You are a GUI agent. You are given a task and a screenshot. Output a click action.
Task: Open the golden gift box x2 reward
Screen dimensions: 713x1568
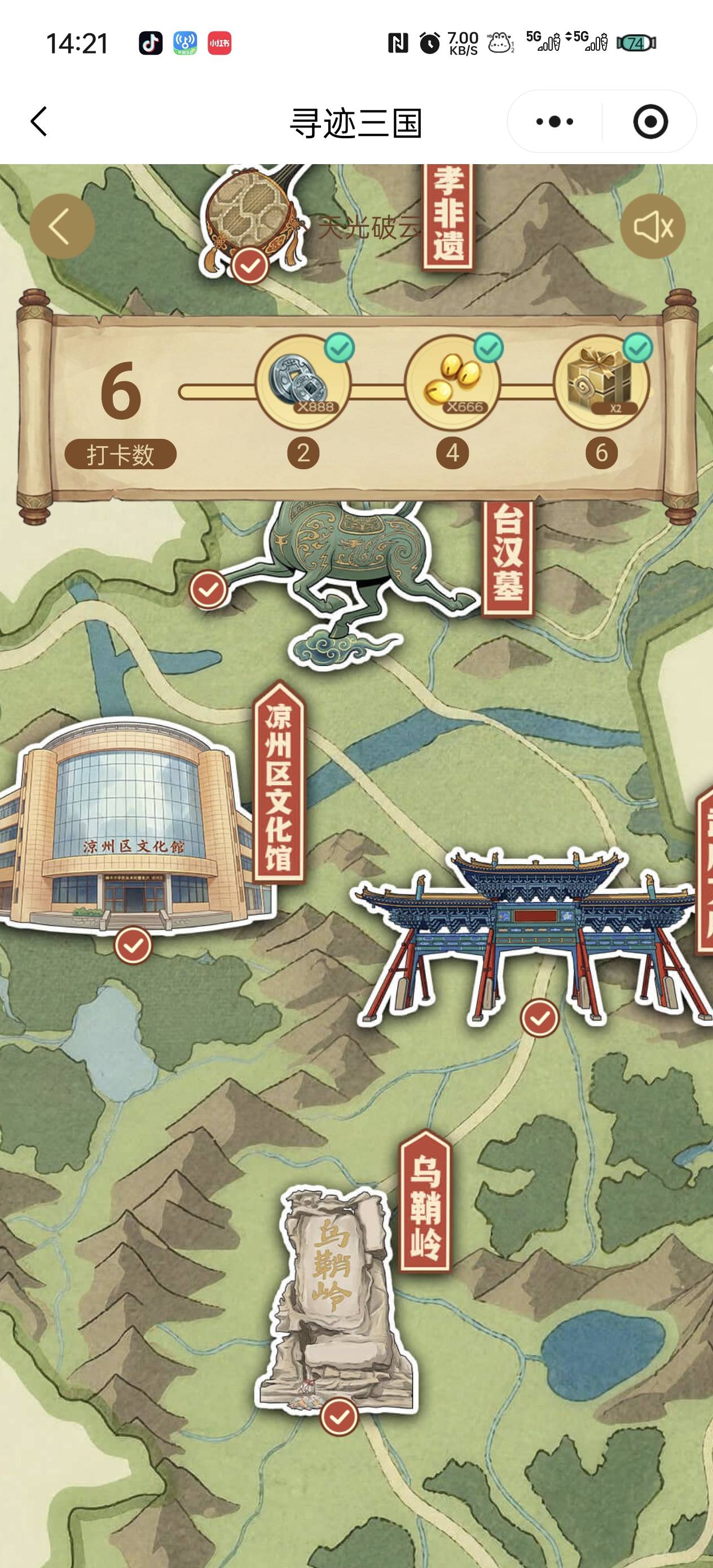coord(601,384)
